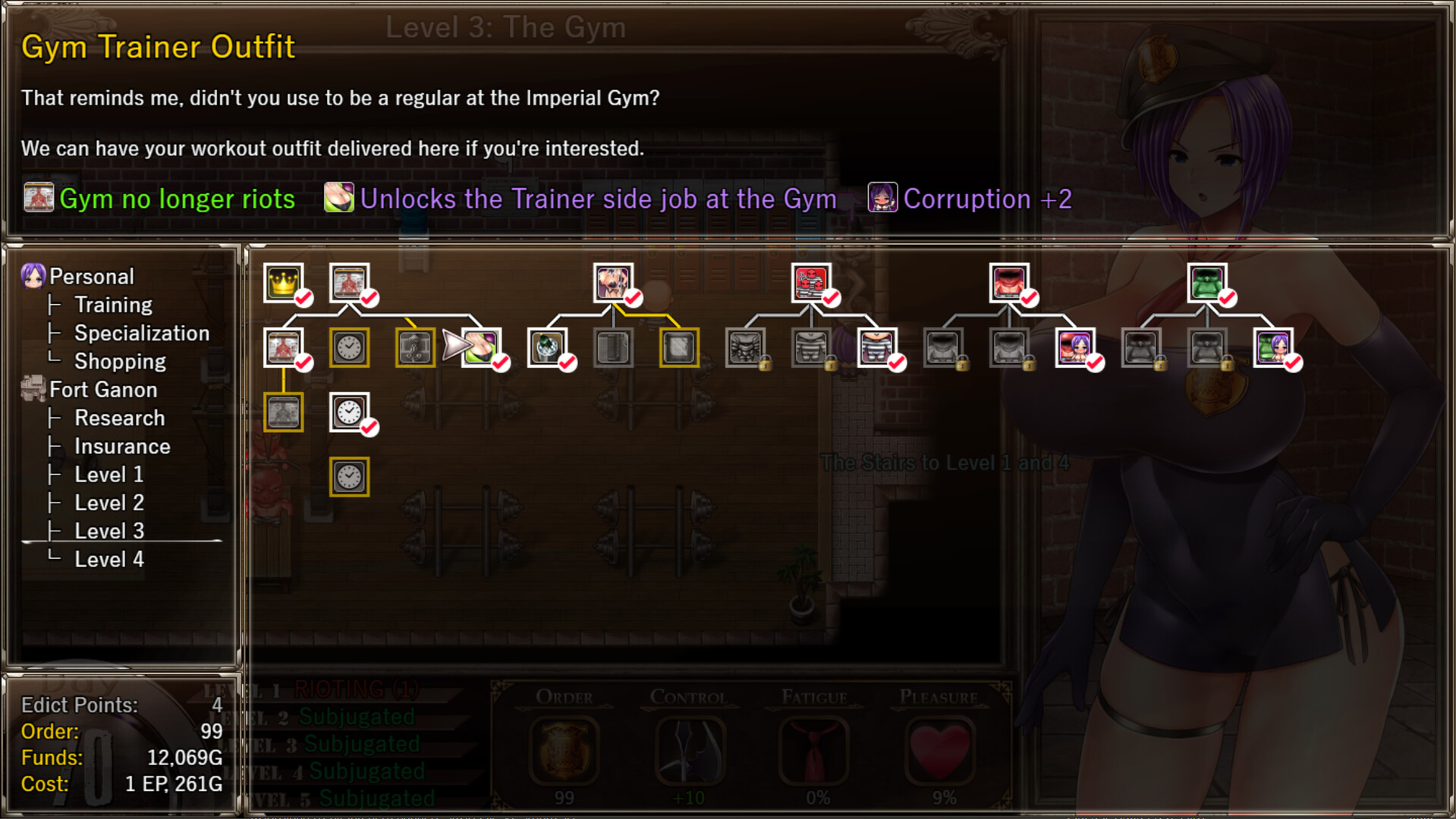
Task: Select the golden crown edict node
Action: (285, 281)
